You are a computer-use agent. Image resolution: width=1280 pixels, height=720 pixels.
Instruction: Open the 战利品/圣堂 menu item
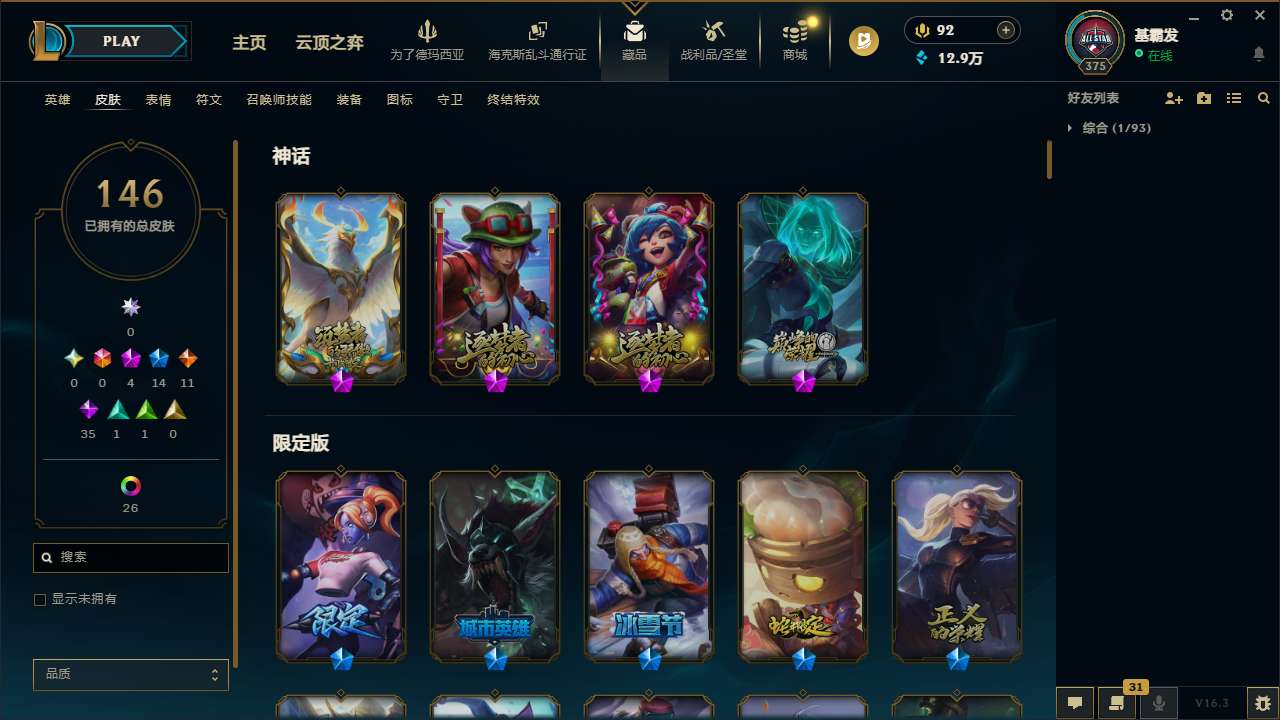click(713, 42)
